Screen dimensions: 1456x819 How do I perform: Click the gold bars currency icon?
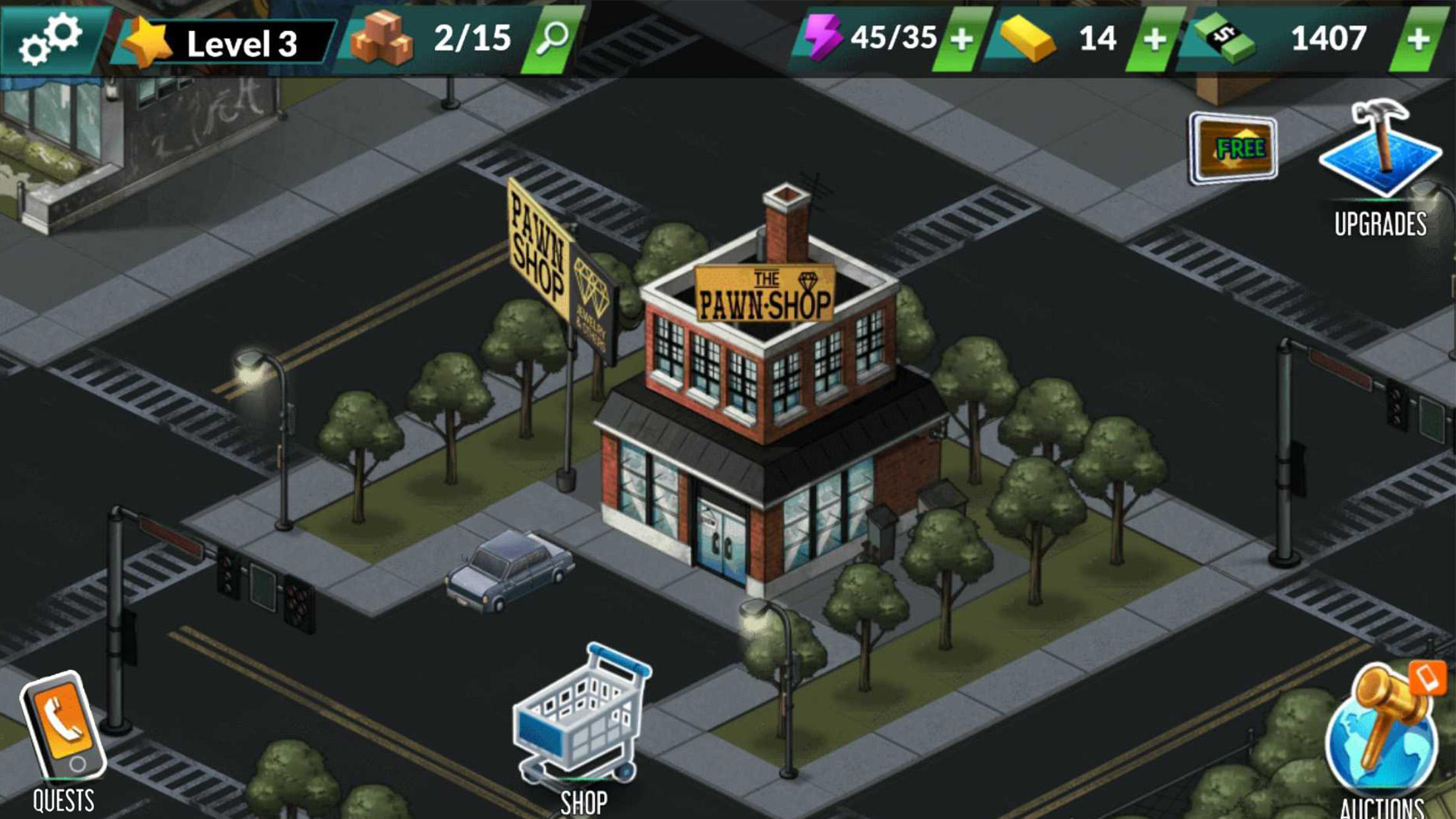pyautogui.click(x=1029, y=38)
